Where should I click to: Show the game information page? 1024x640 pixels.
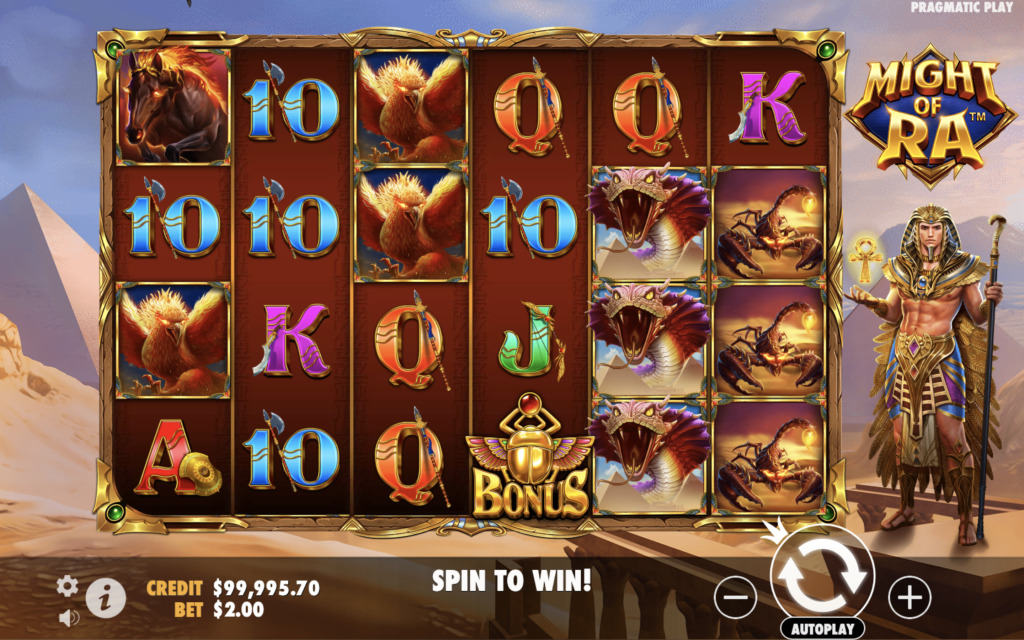coord(105,598)
